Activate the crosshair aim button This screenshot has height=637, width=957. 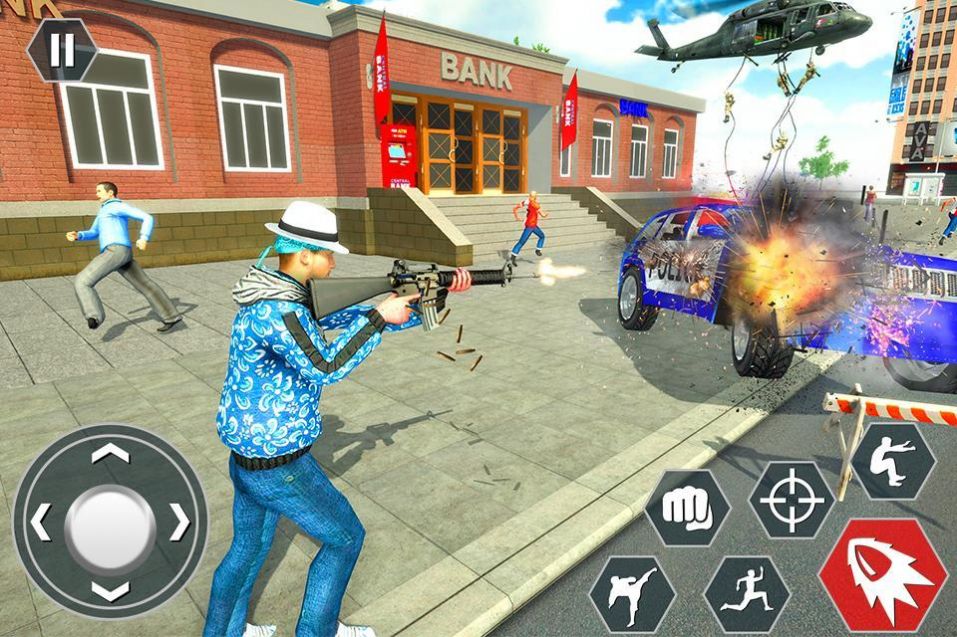click(792, 499)
